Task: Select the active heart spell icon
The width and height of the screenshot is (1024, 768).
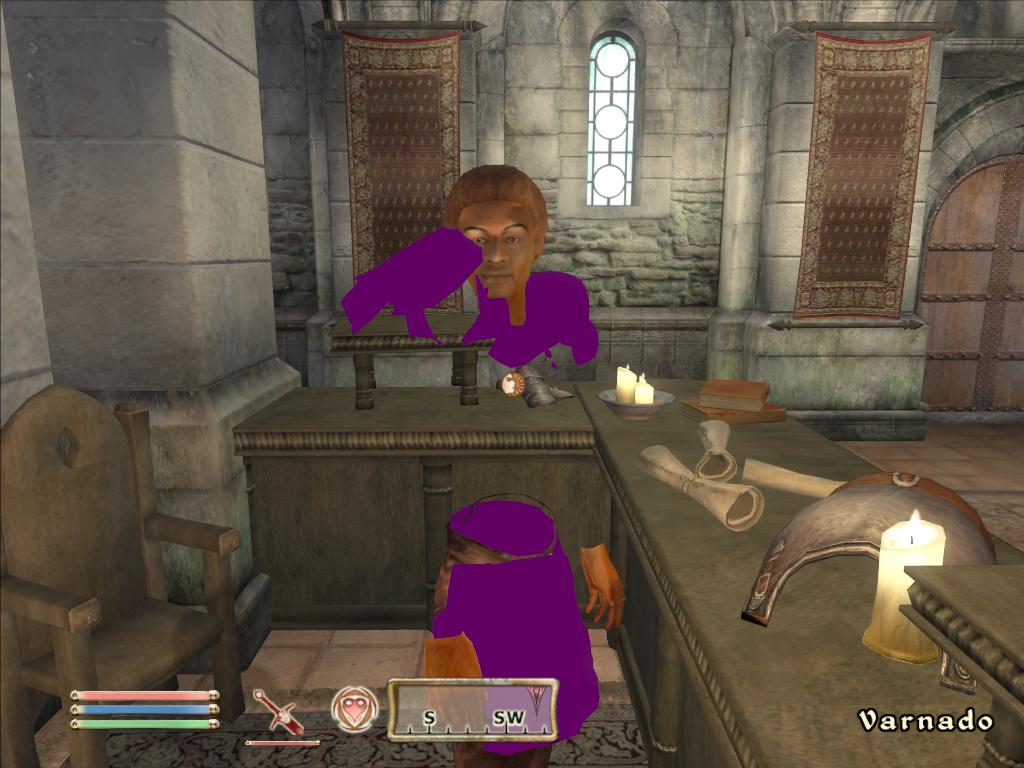Action: (x=354, y=708)
